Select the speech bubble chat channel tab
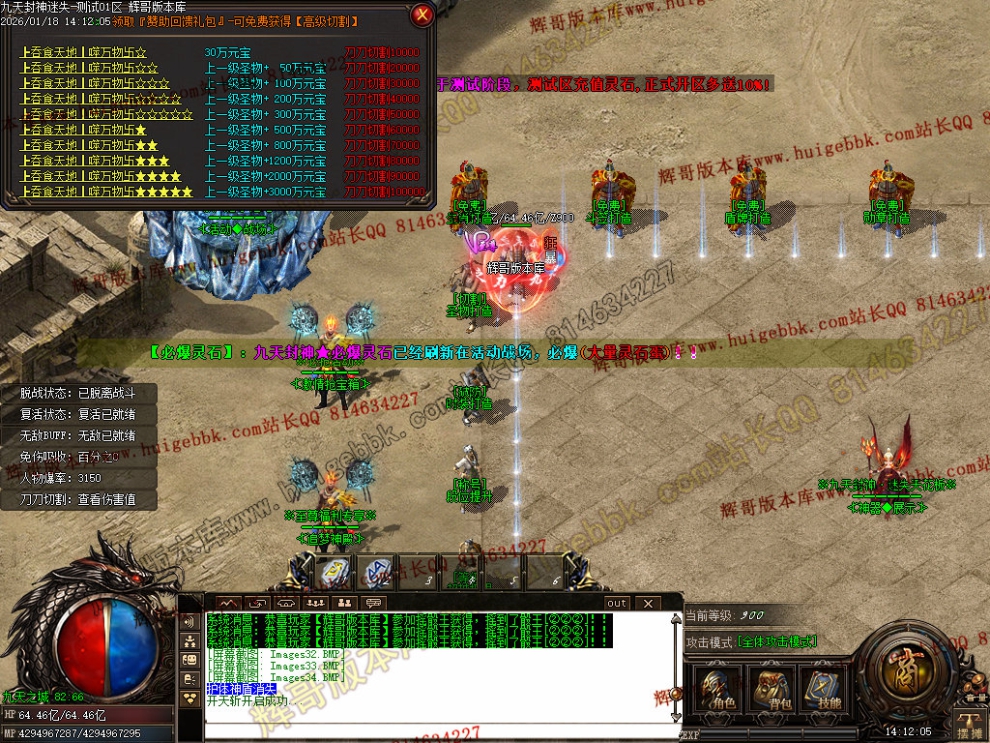The image size is (990, 743). point(373,603)
